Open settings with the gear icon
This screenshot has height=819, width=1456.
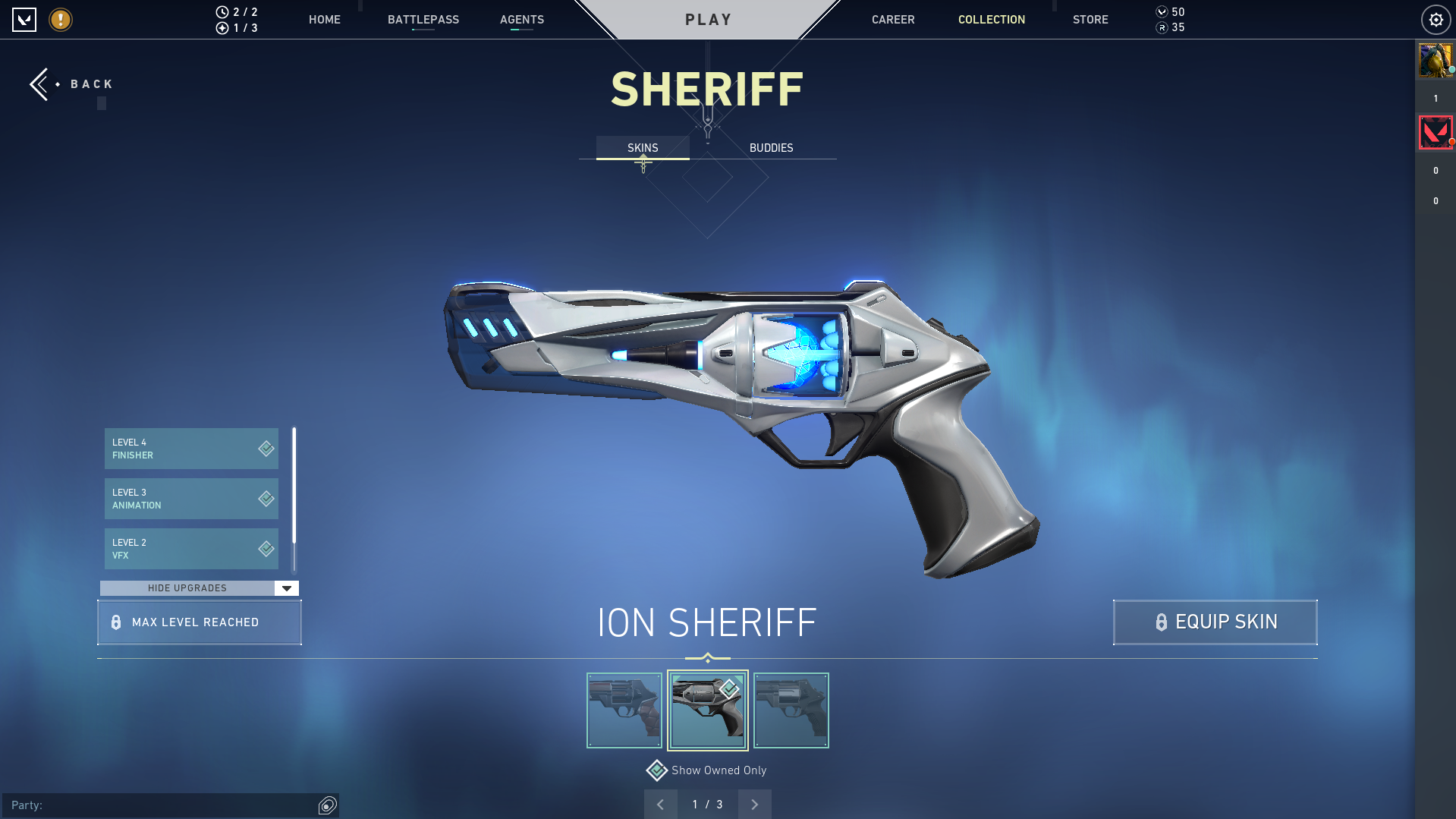coord(1436,20)
